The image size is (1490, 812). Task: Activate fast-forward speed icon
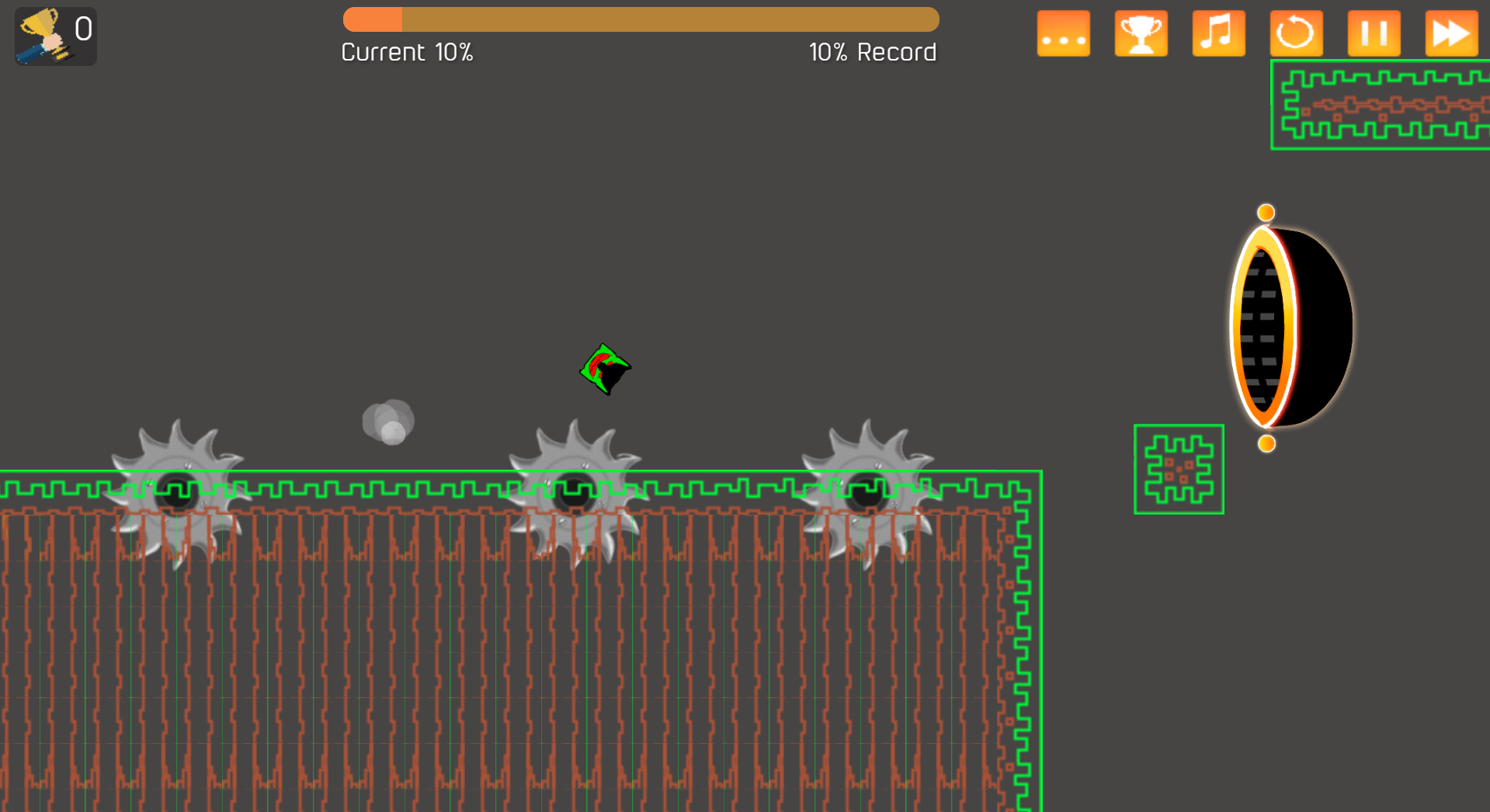(x=1450, y=33)
